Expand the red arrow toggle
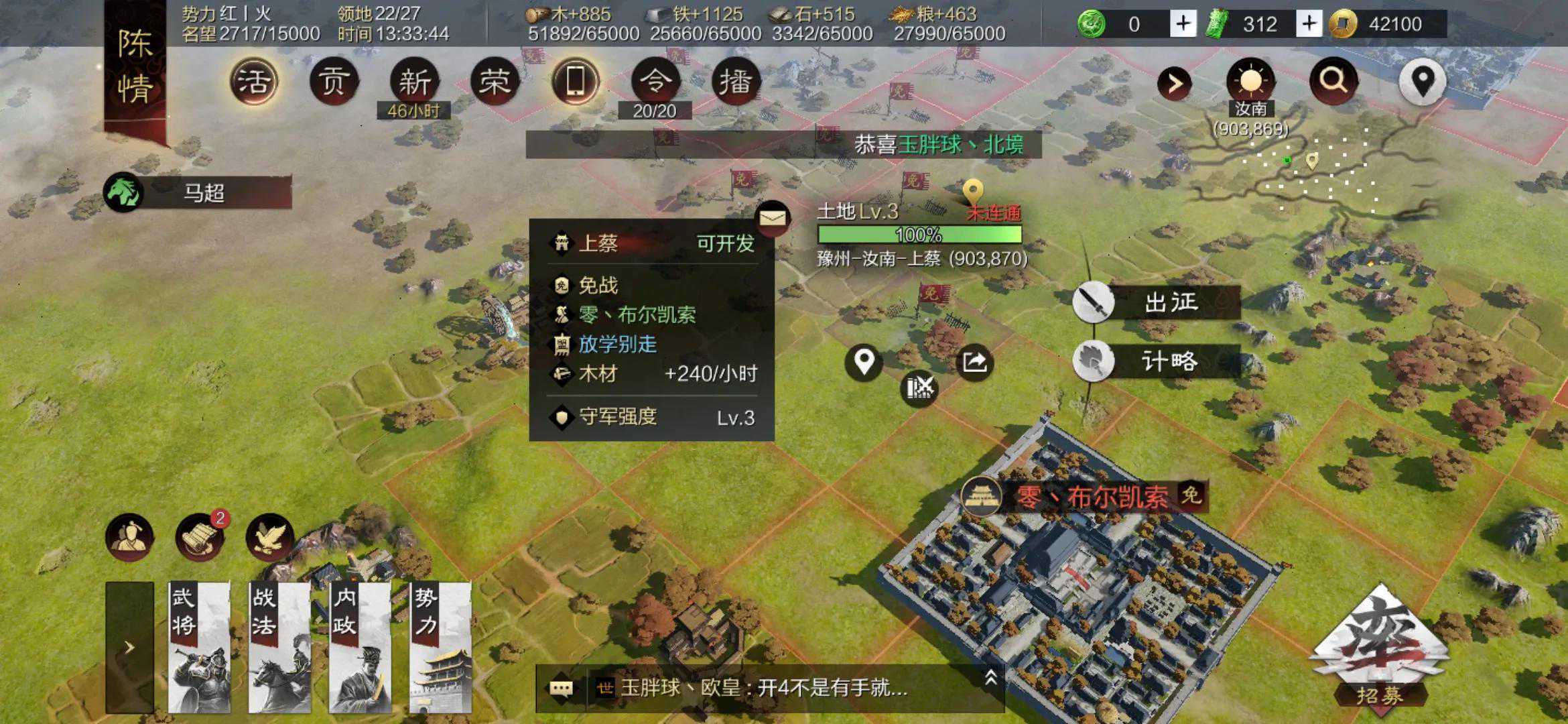 point(1175,83)
